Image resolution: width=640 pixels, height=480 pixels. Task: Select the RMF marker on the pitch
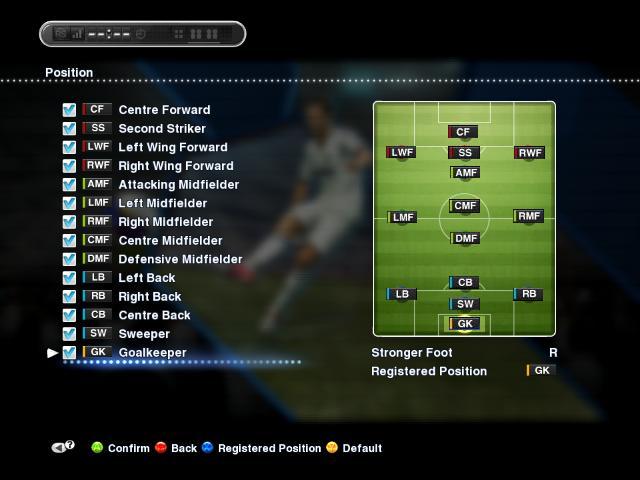pos(528,216)
